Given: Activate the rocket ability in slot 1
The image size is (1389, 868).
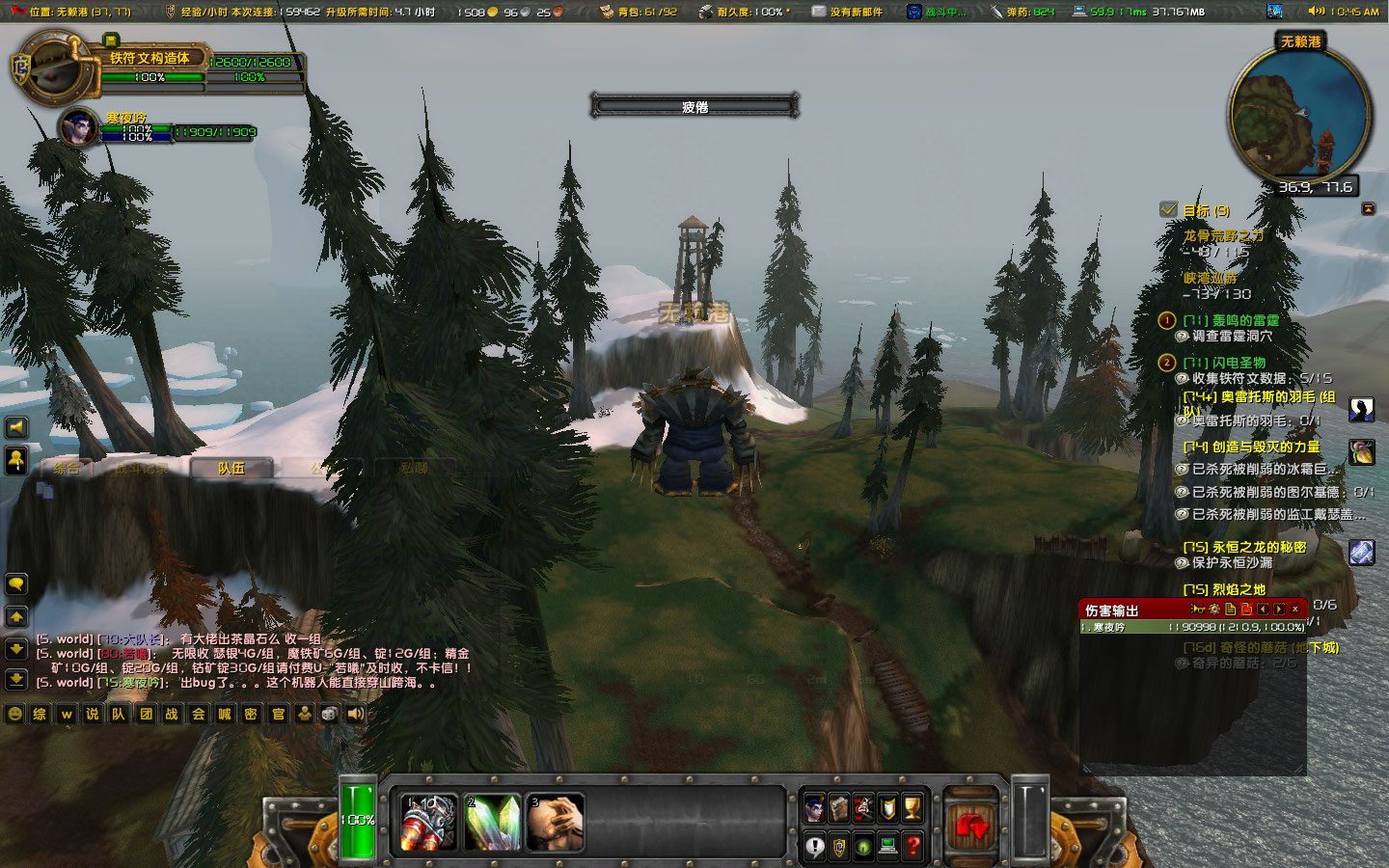Looking at the screenshot, I should pyautogui.click(x=428, y=822).
